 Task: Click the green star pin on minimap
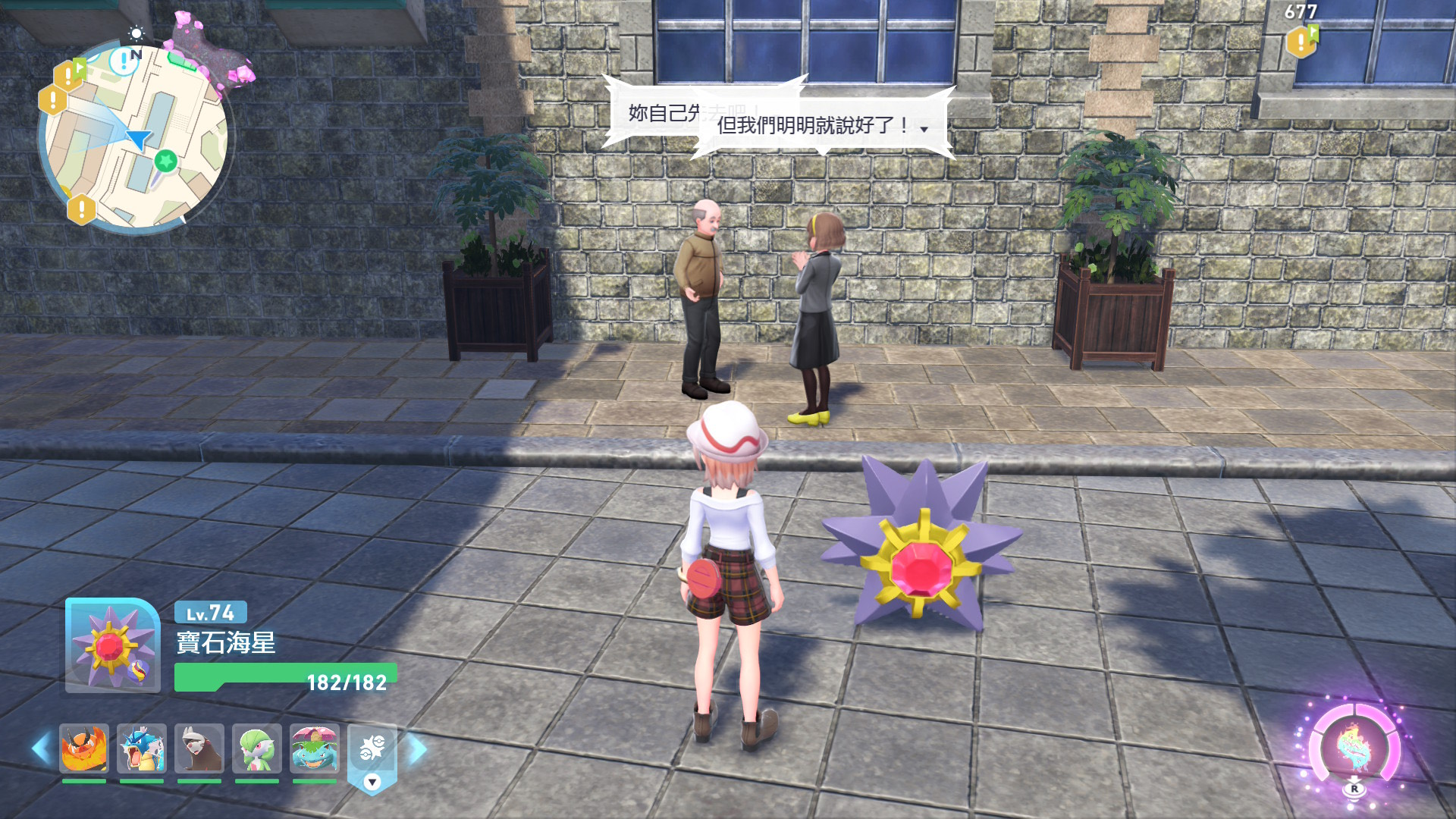point(165,161)
